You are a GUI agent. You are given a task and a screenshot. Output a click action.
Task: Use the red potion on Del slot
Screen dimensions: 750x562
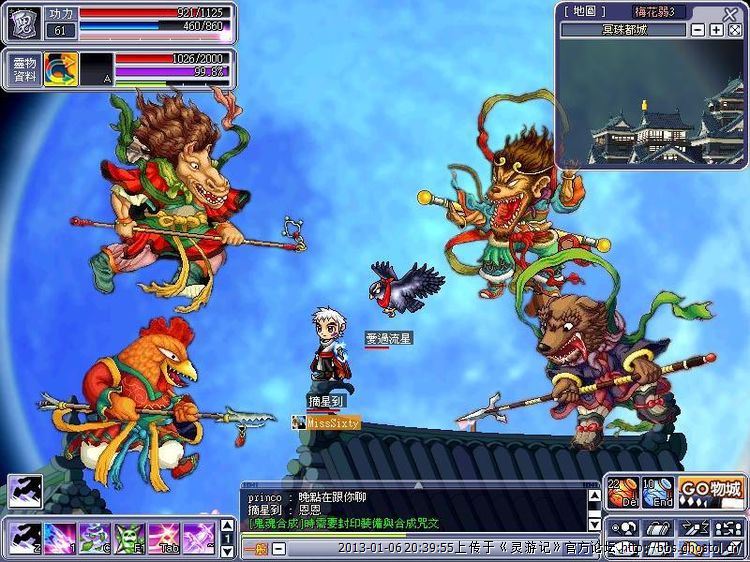click(x=624, y=492)
